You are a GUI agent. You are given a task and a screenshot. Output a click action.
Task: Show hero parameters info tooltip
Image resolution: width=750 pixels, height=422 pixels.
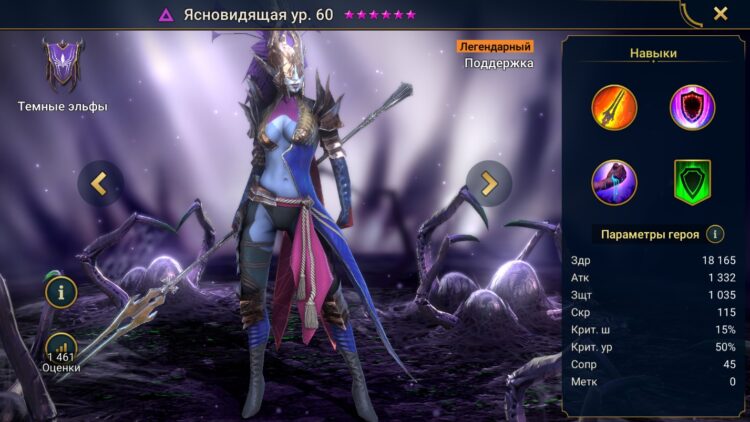pos(715,234)
